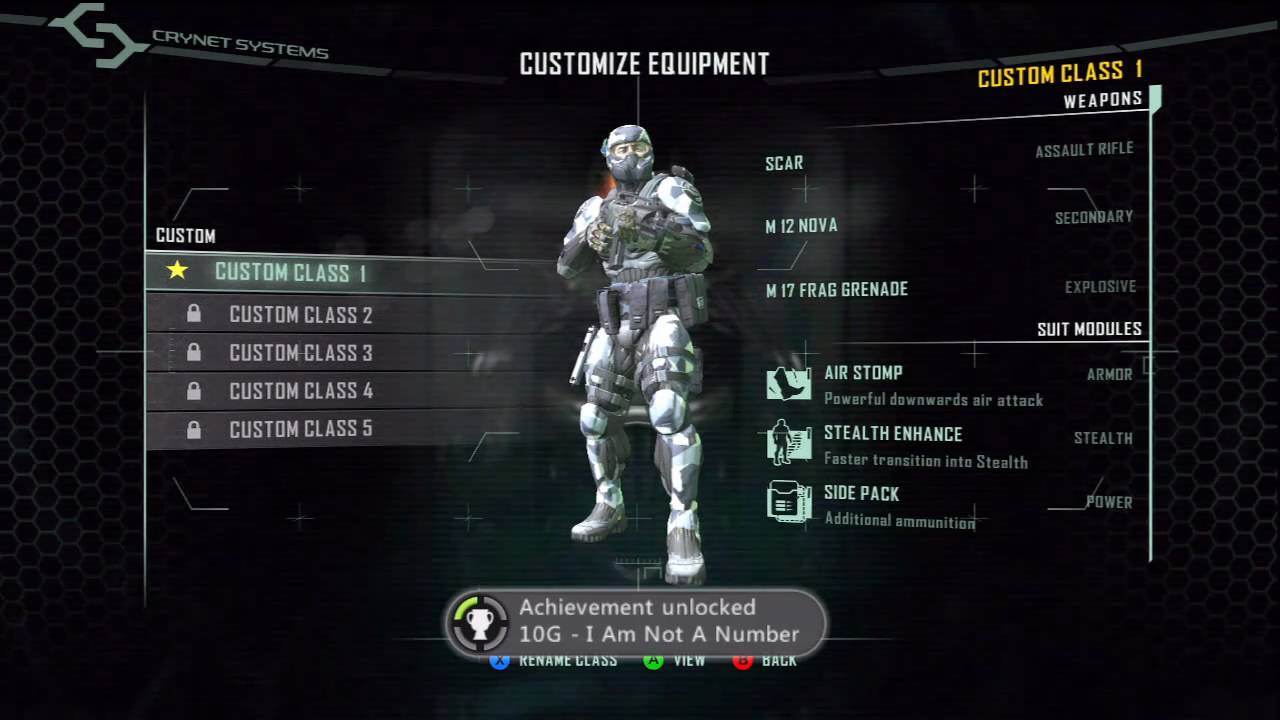1280x720 pixels.
Task: Open the Explosive weapon selector
Action: (x=1101, y=285)
